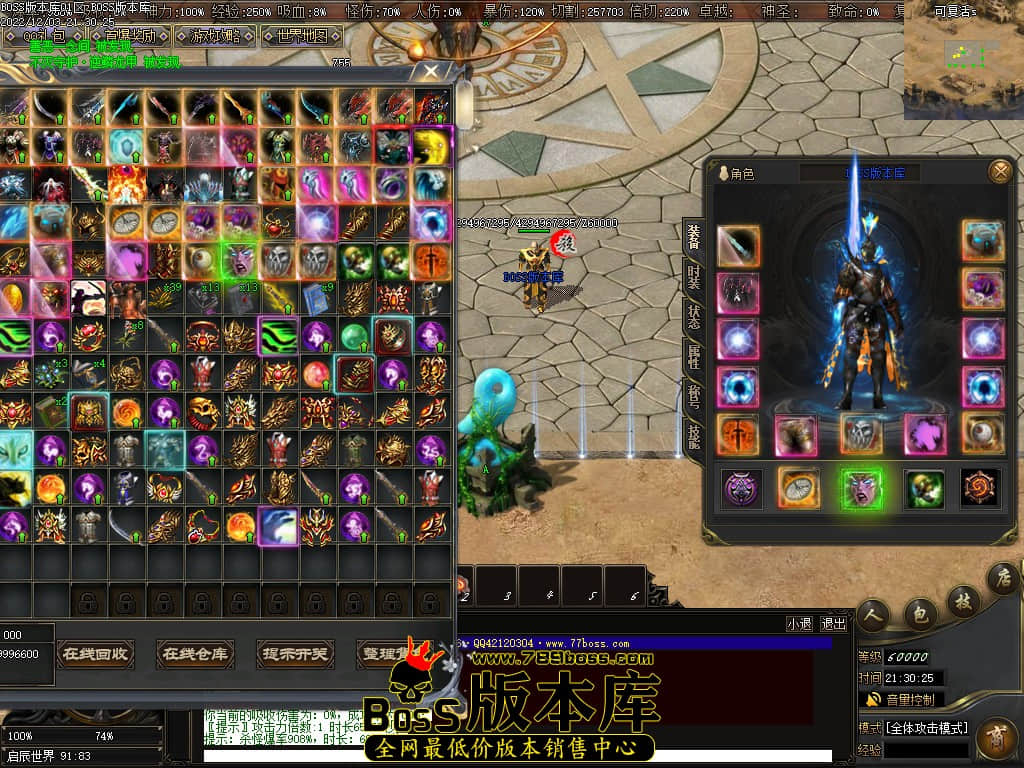Screen dimensions: 1024x768
Task: Click the 在线回收 online recycle button
Action: coord(94,654)
